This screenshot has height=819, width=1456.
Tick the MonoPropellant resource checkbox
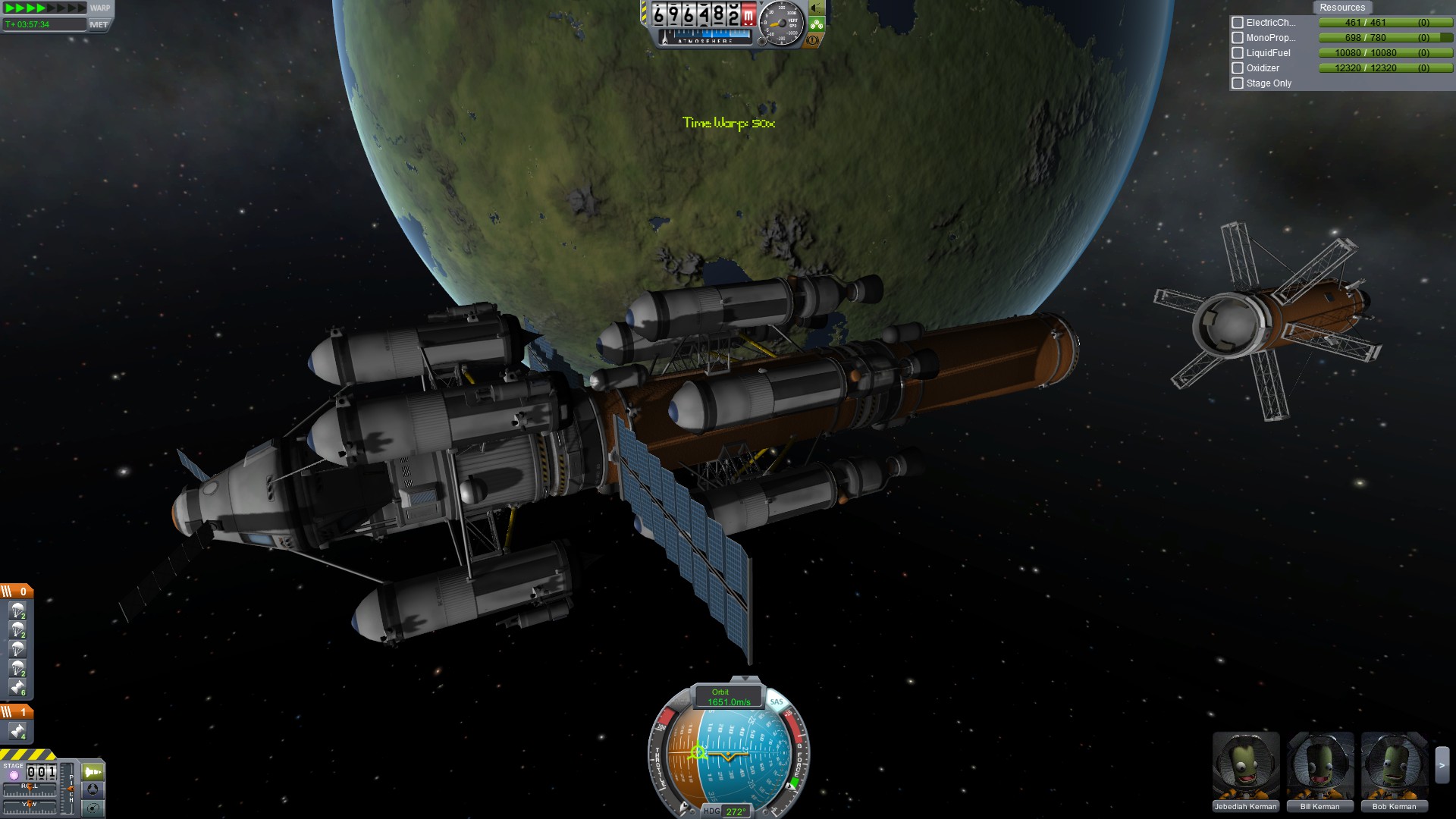coord(1238,38)
